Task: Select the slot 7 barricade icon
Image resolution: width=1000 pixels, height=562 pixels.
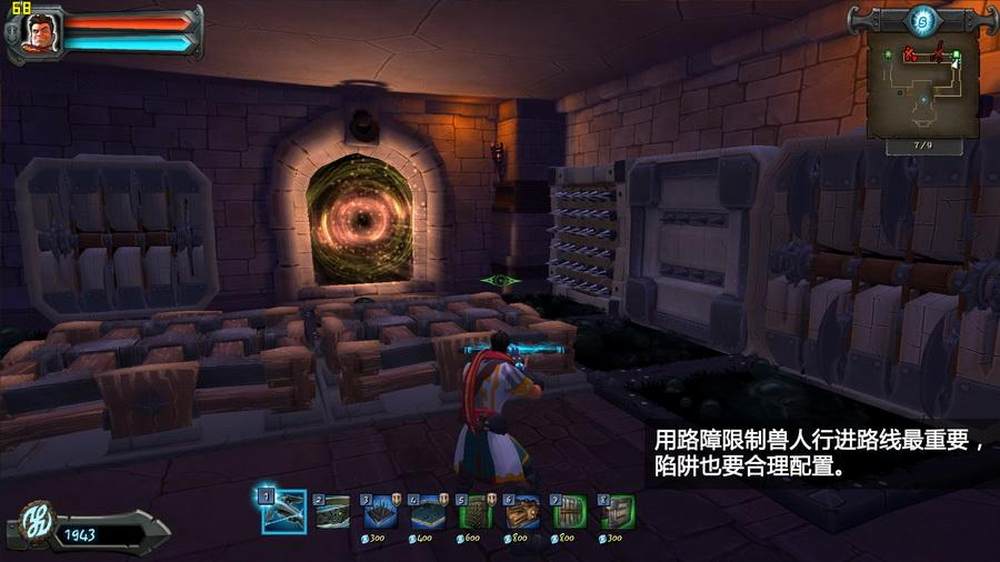Action: (570, 512)
